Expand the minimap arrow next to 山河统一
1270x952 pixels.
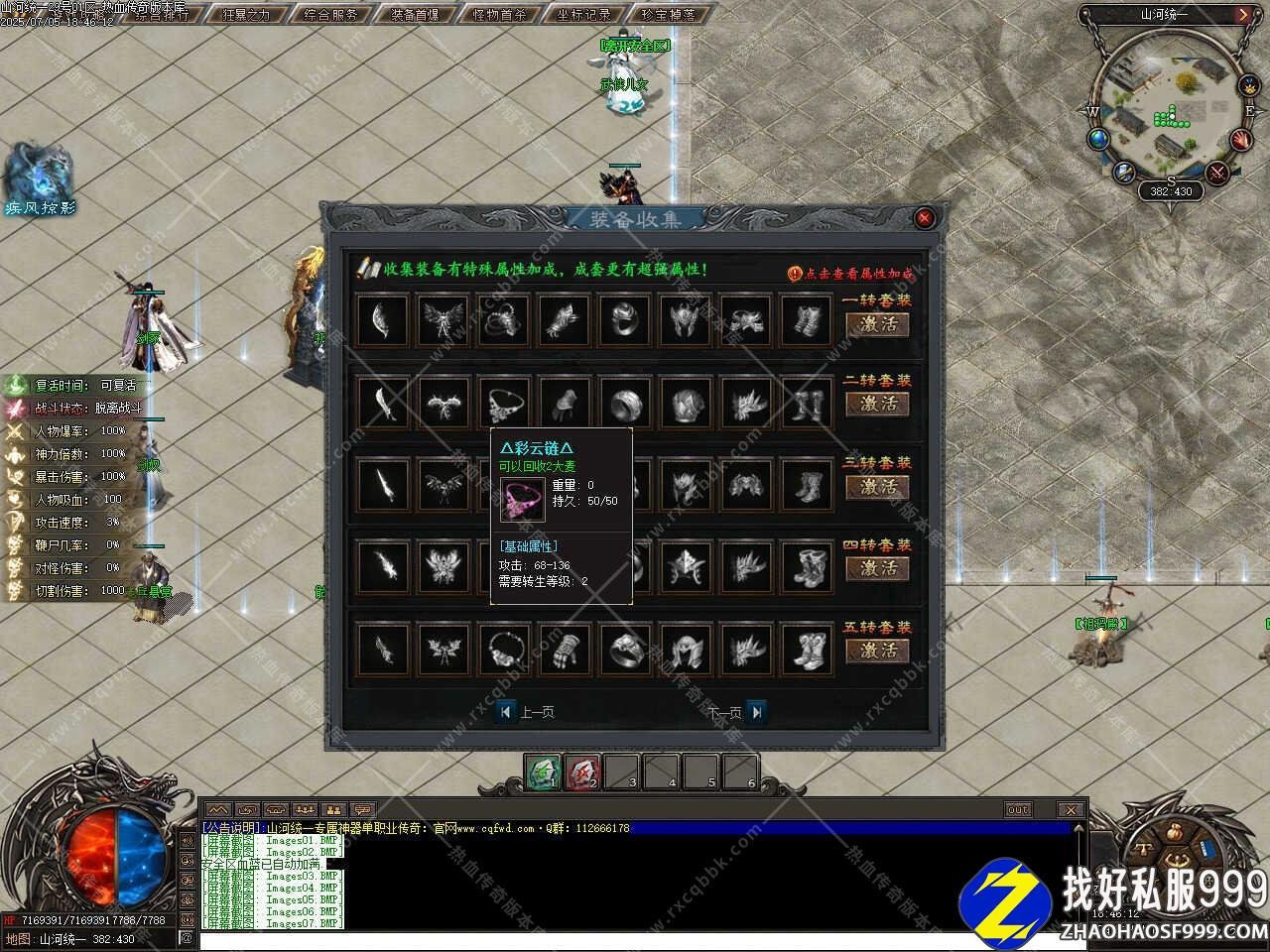[1243, 15]
